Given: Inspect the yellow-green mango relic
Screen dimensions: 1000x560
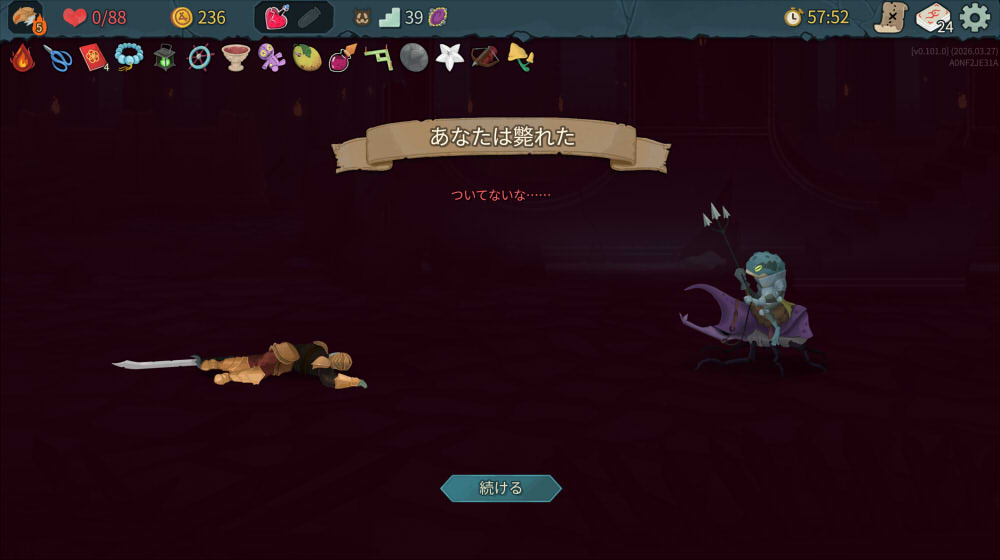Looking at the screenshot, I should (307, 58).
